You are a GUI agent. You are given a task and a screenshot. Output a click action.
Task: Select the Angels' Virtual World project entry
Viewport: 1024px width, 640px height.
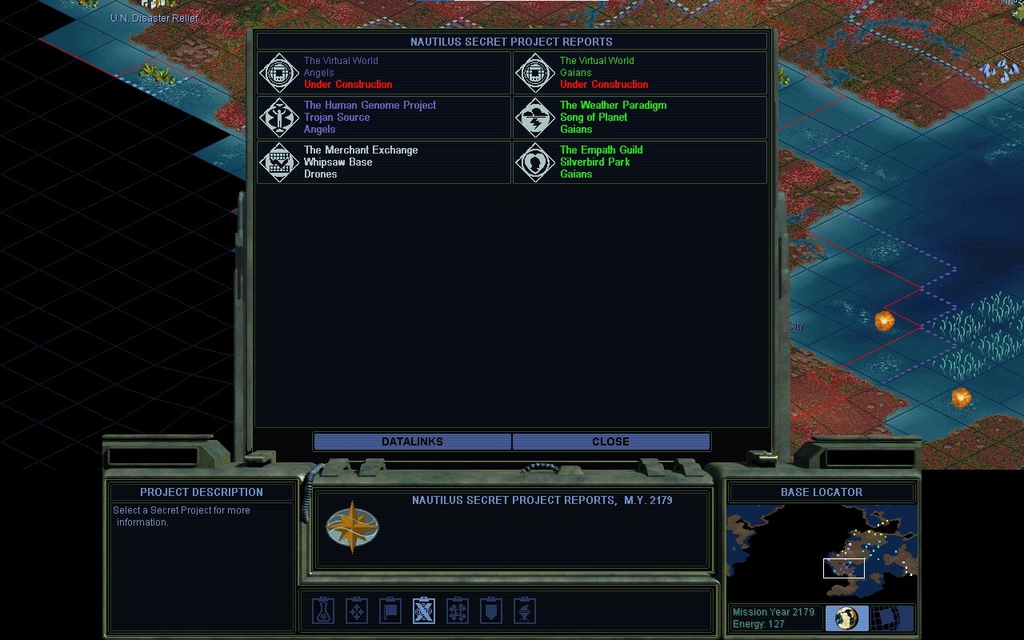pyautogui.click(x=384, y=73)
